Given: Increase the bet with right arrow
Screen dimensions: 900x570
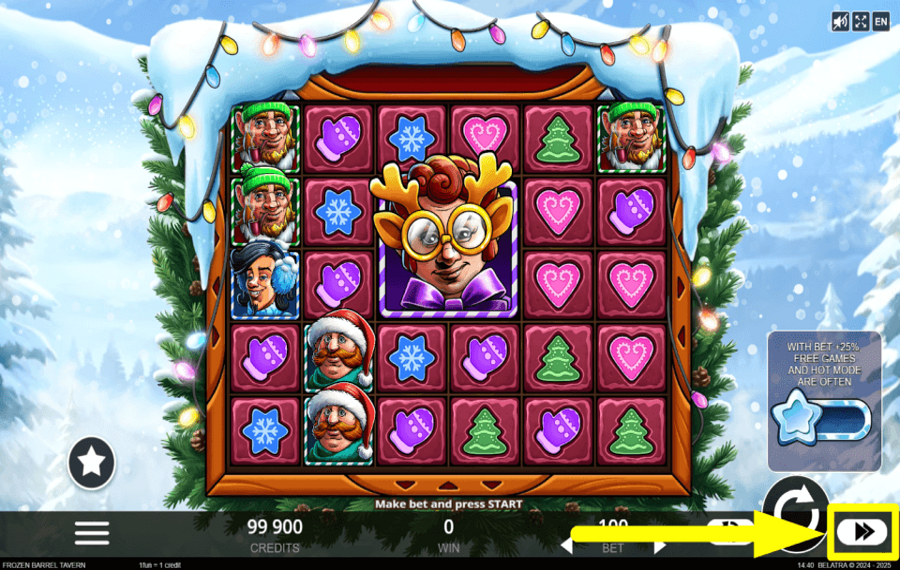Looking at the screenshot, I should [x=658, y=546].
